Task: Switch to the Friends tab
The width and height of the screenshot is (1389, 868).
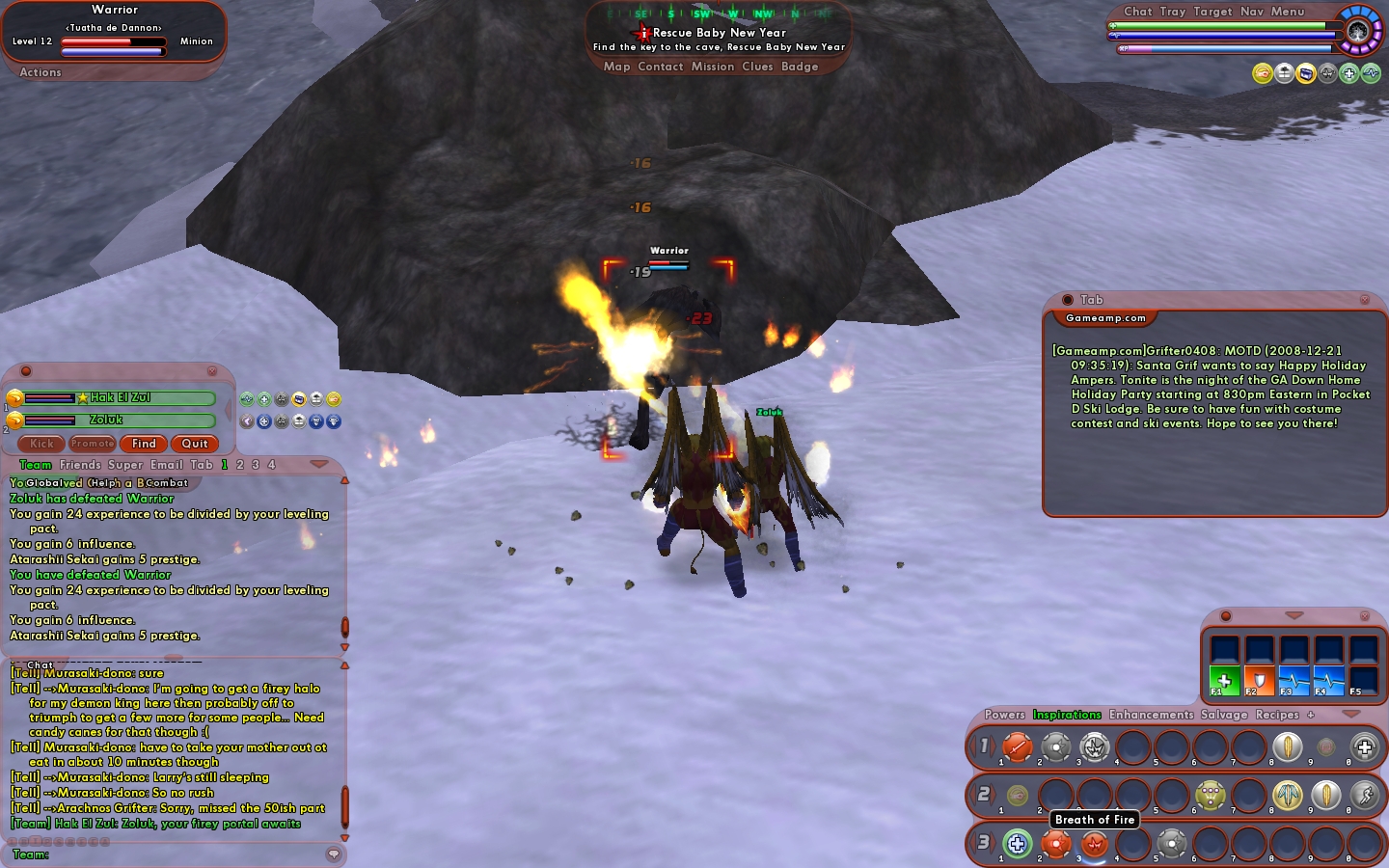Action: coord(80,465)
